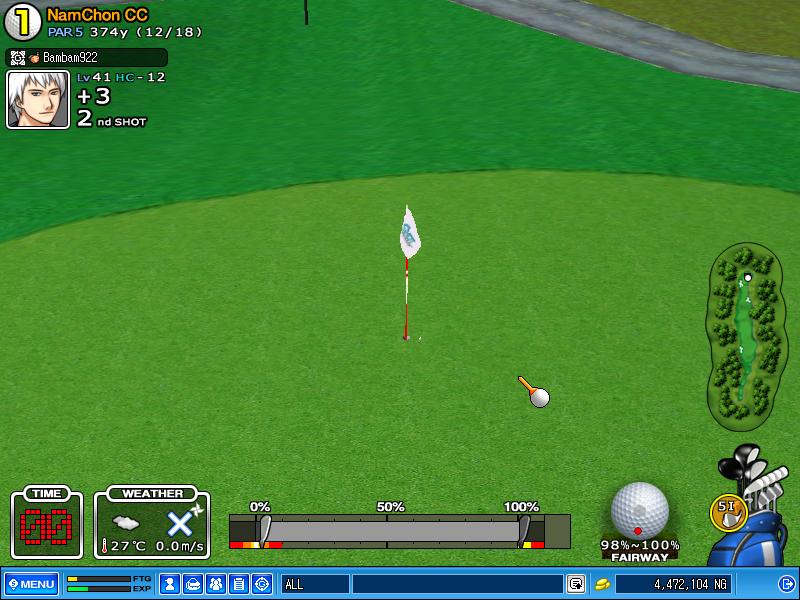The height and width of the screenshot is (600, 800).
Task: Click the crosshair target icon in toolbar
Action: pos(262,584)
